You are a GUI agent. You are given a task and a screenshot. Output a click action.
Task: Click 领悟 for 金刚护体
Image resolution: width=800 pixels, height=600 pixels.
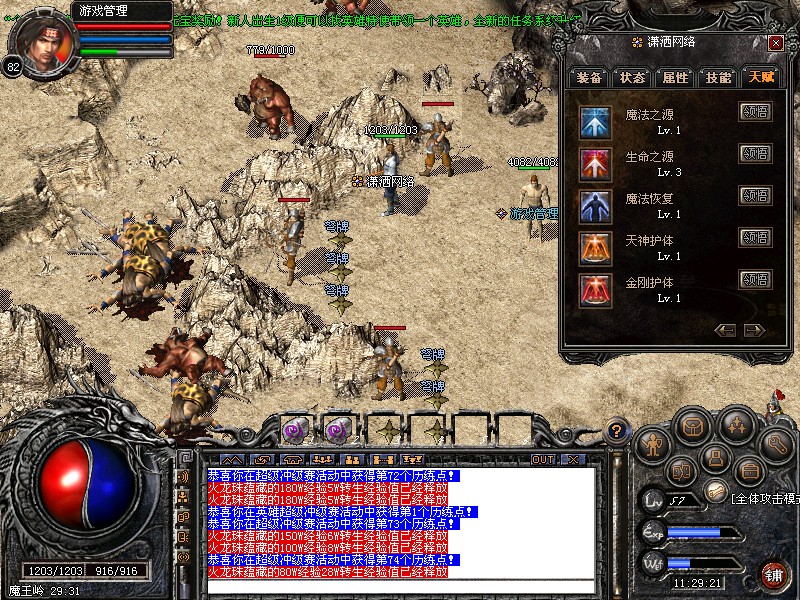(755, 279)
